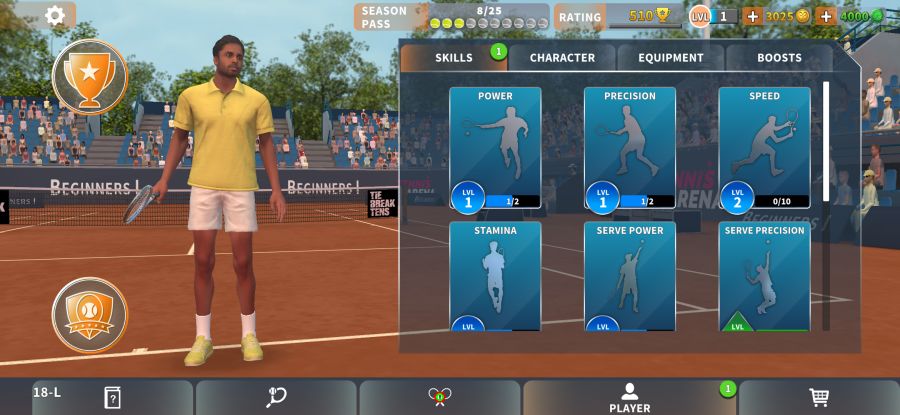
Task: Choose the Serve Power skill card
Action: click(630, 277)
